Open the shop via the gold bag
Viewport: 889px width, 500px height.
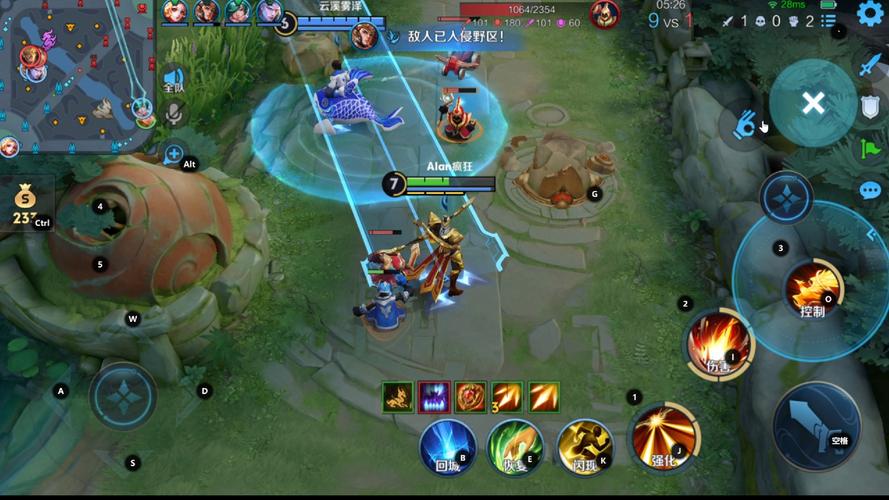point(24,204)
